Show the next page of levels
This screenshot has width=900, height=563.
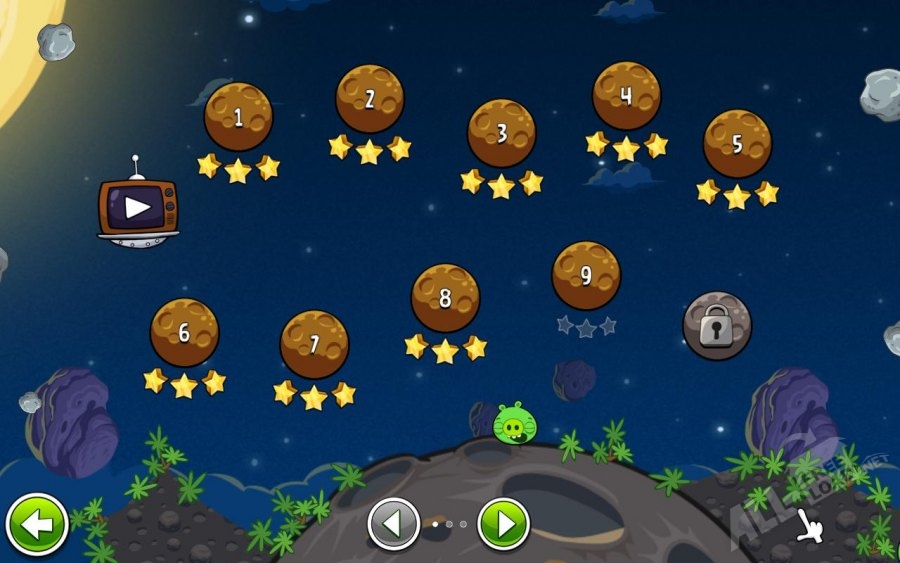(503, 524)
